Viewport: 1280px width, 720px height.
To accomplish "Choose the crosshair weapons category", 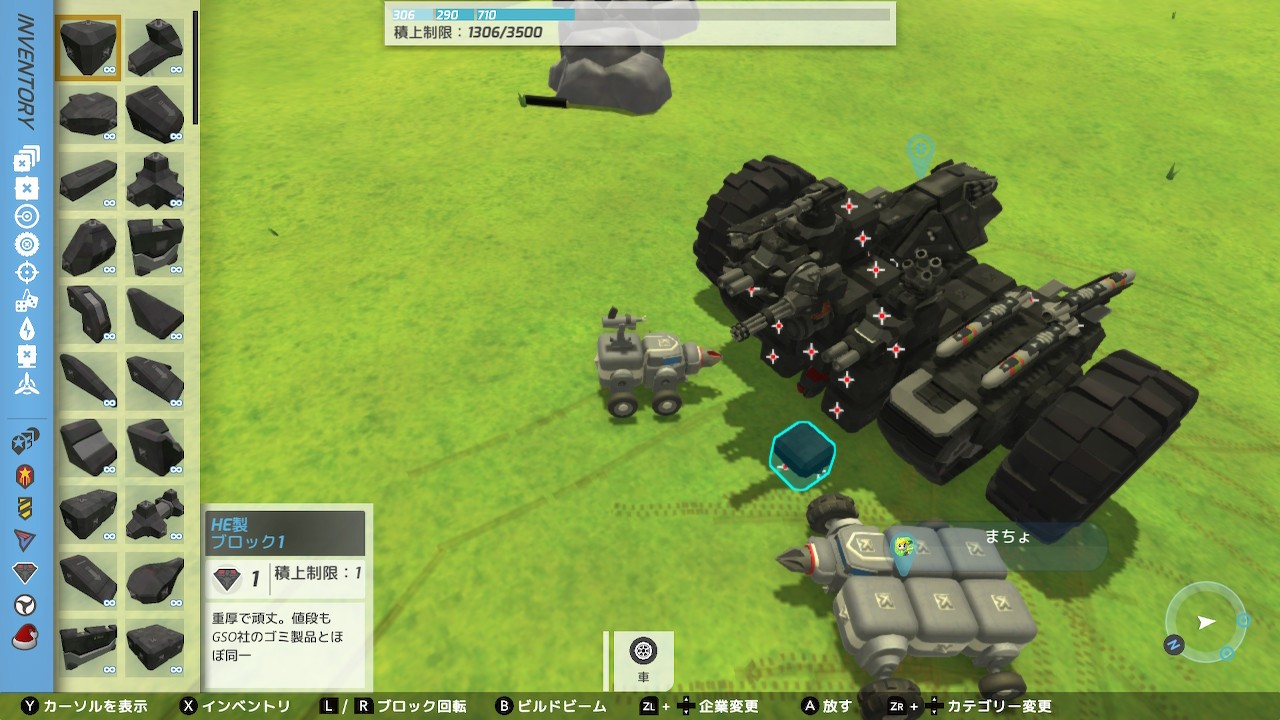I will point(27,272).
